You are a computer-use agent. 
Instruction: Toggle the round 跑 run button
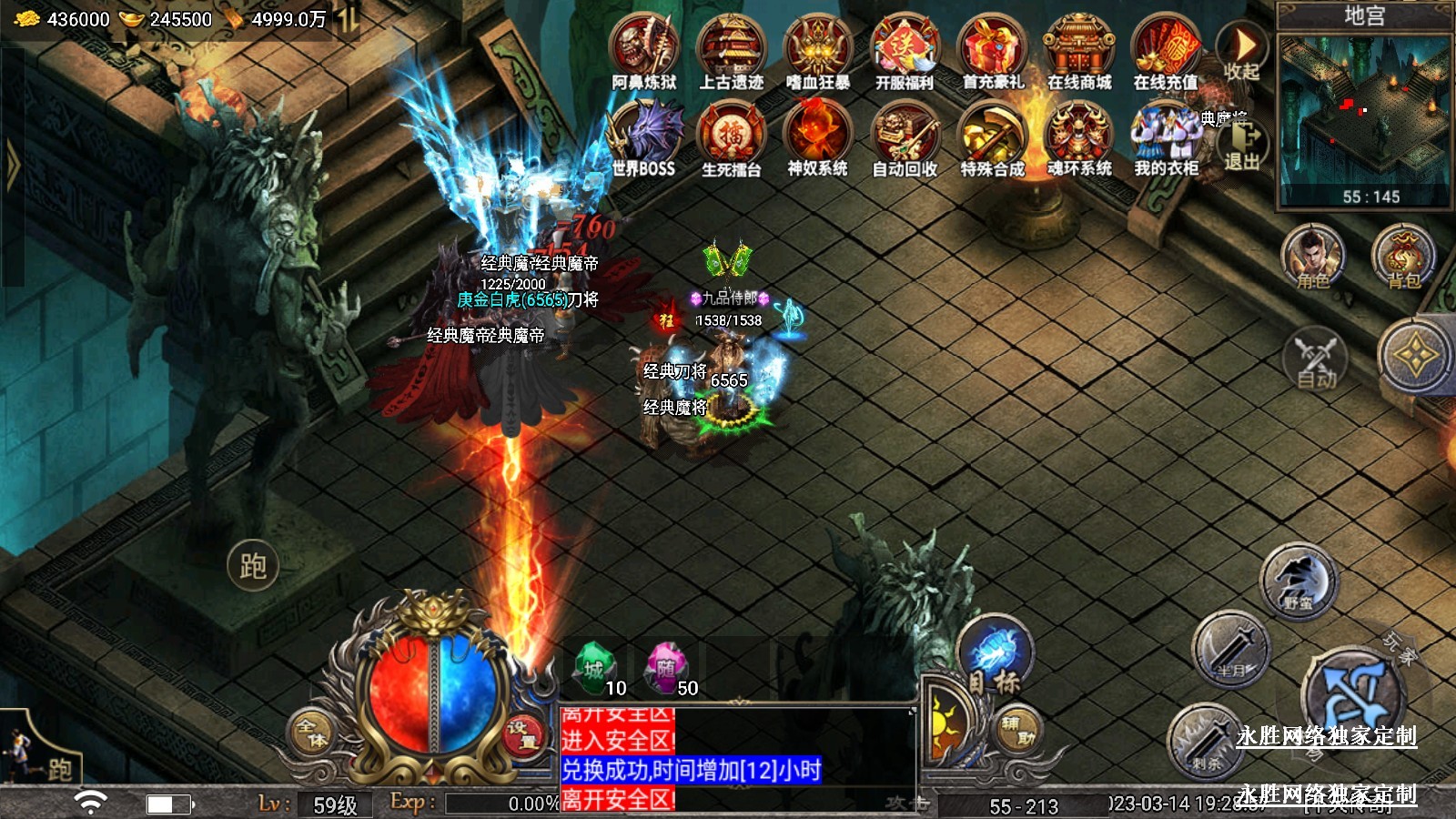[x=252, y=566]
